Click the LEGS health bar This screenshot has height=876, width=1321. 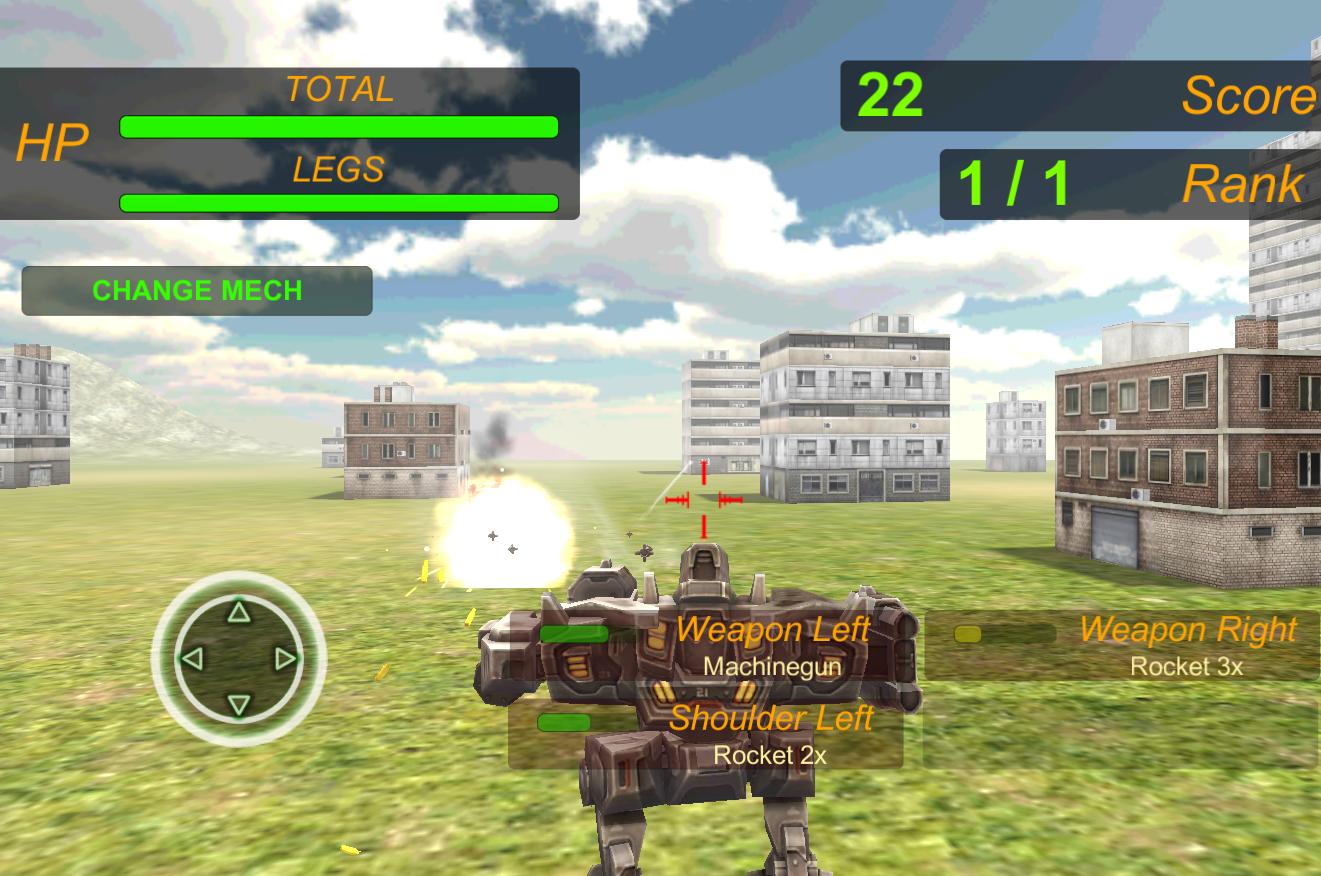(339, 202)
